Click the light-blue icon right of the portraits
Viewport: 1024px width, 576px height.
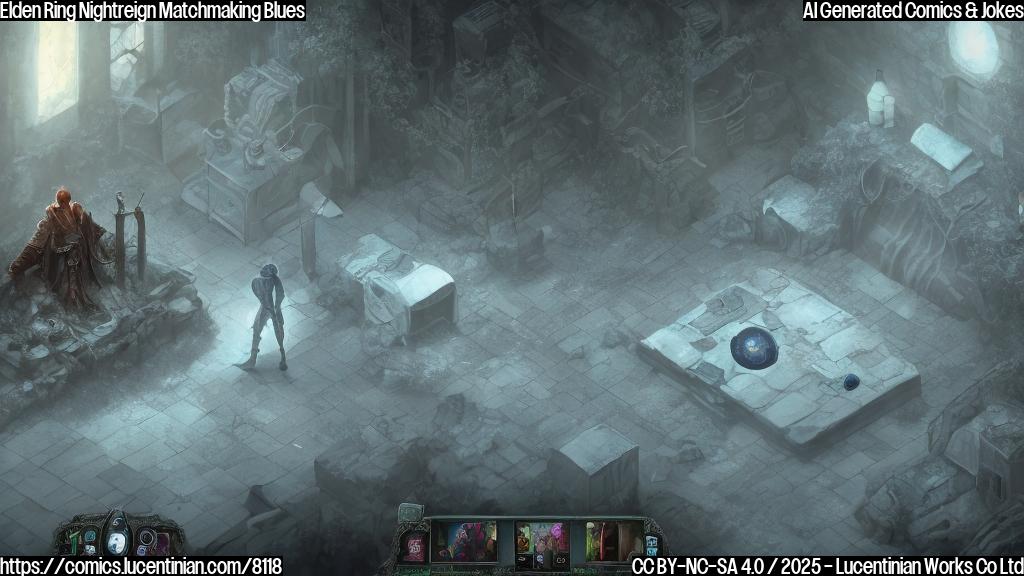(x=652, y=545)
